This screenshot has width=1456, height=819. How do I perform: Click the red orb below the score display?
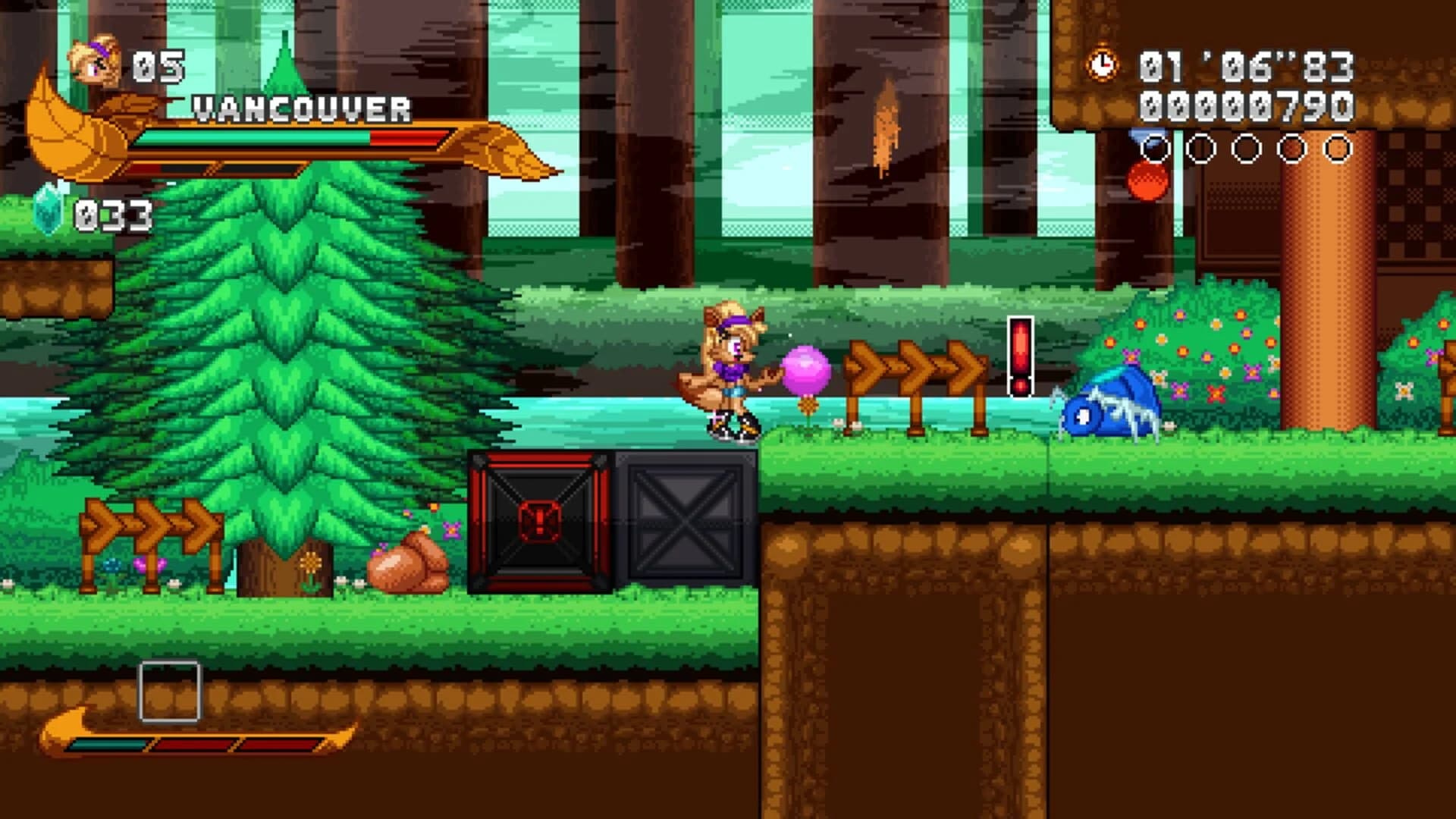[x=1146, y=182]
